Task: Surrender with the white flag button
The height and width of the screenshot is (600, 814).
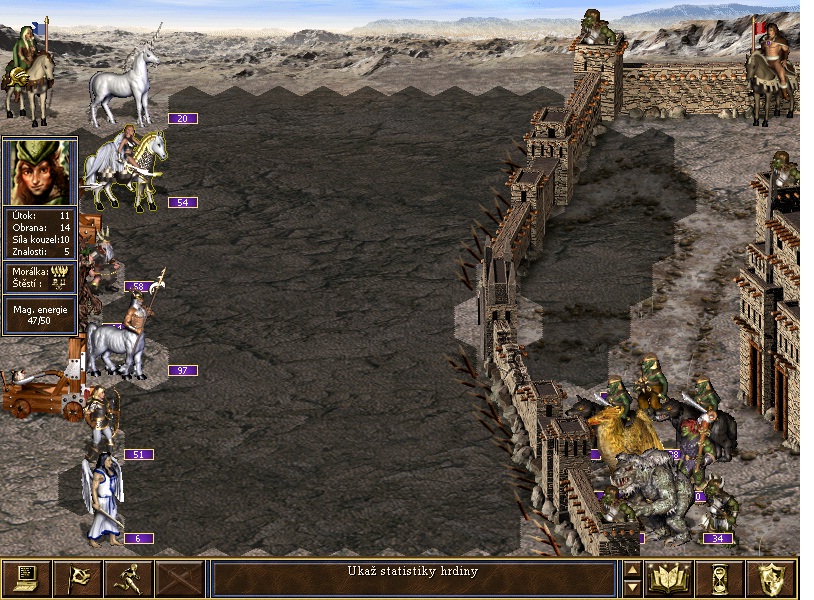Action: [x=77, y=578]
